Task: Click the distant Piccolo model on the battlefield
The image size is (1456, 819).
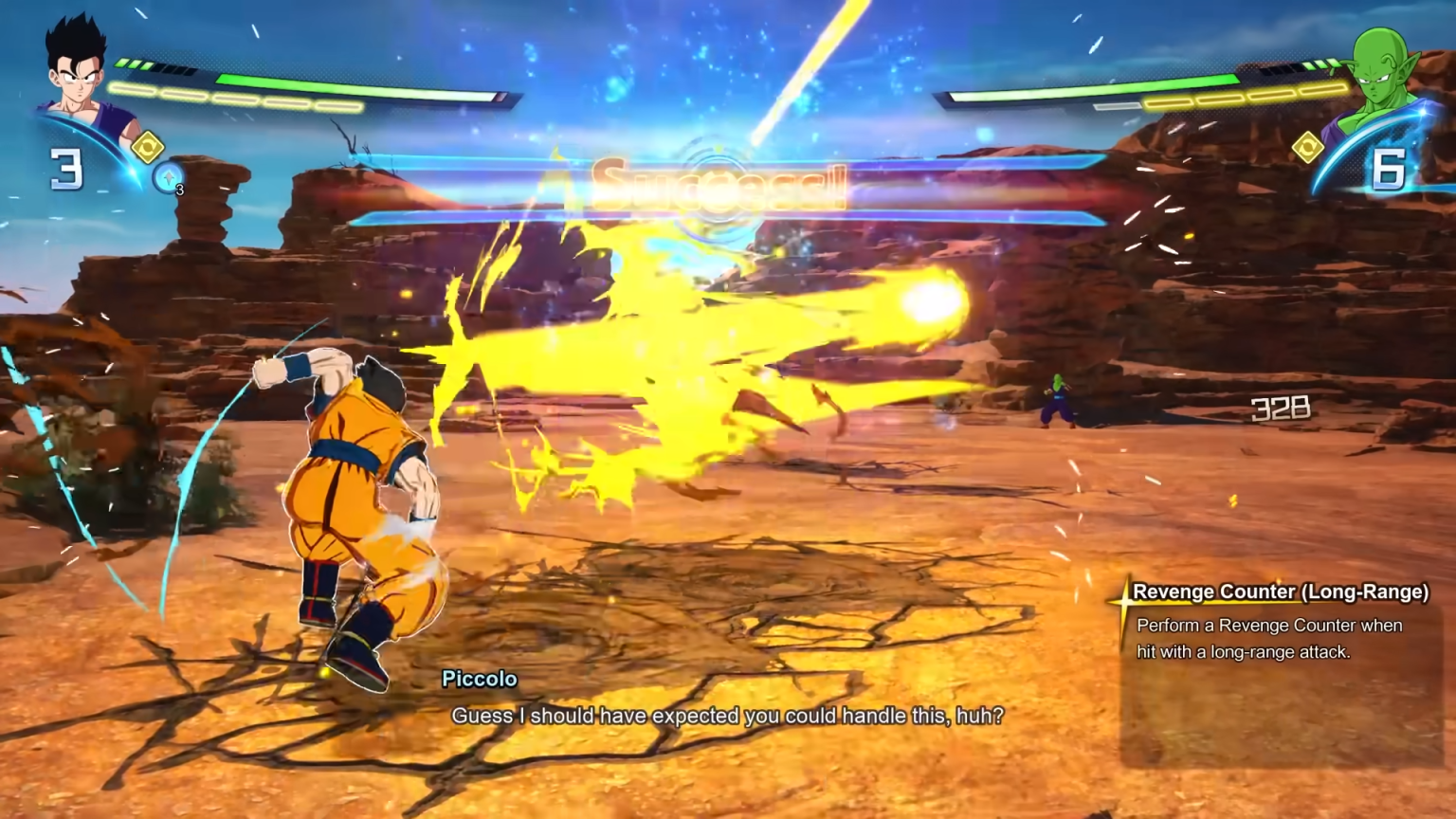Action: [x=1056, y=398]
